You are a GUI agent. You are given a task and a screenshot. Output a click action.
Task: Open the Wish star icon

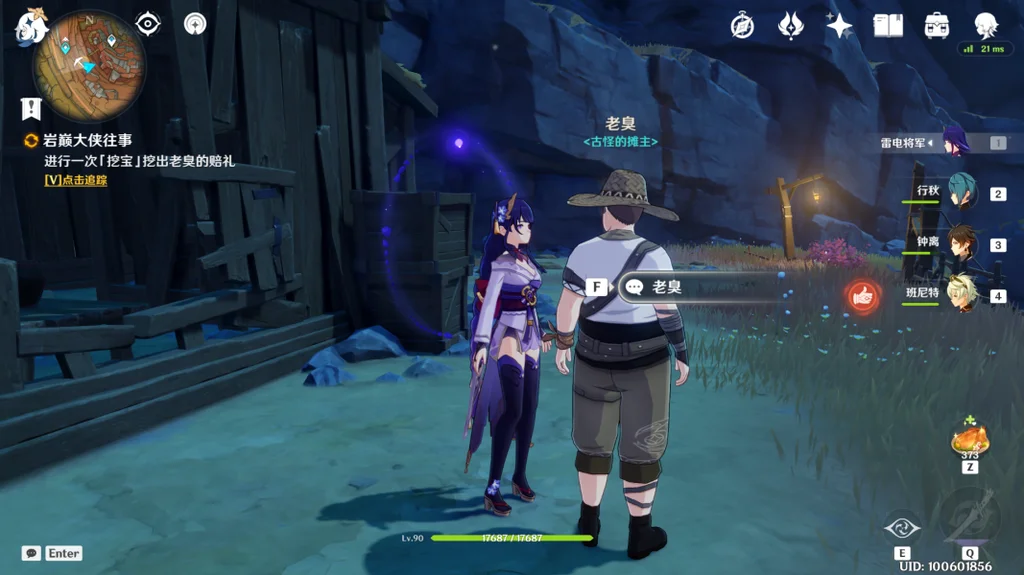click(839, 26)
